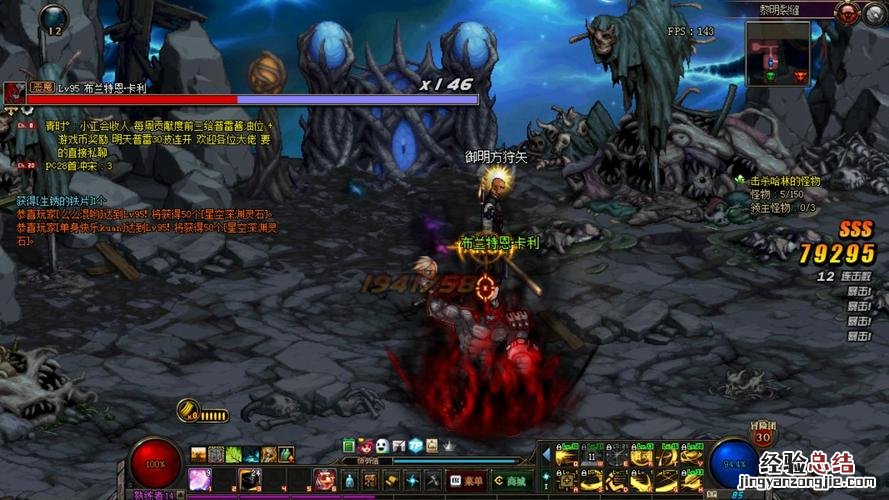Select the red demon skull icon
The width and height of the screenshot is (889, 500).
[850, 12]
